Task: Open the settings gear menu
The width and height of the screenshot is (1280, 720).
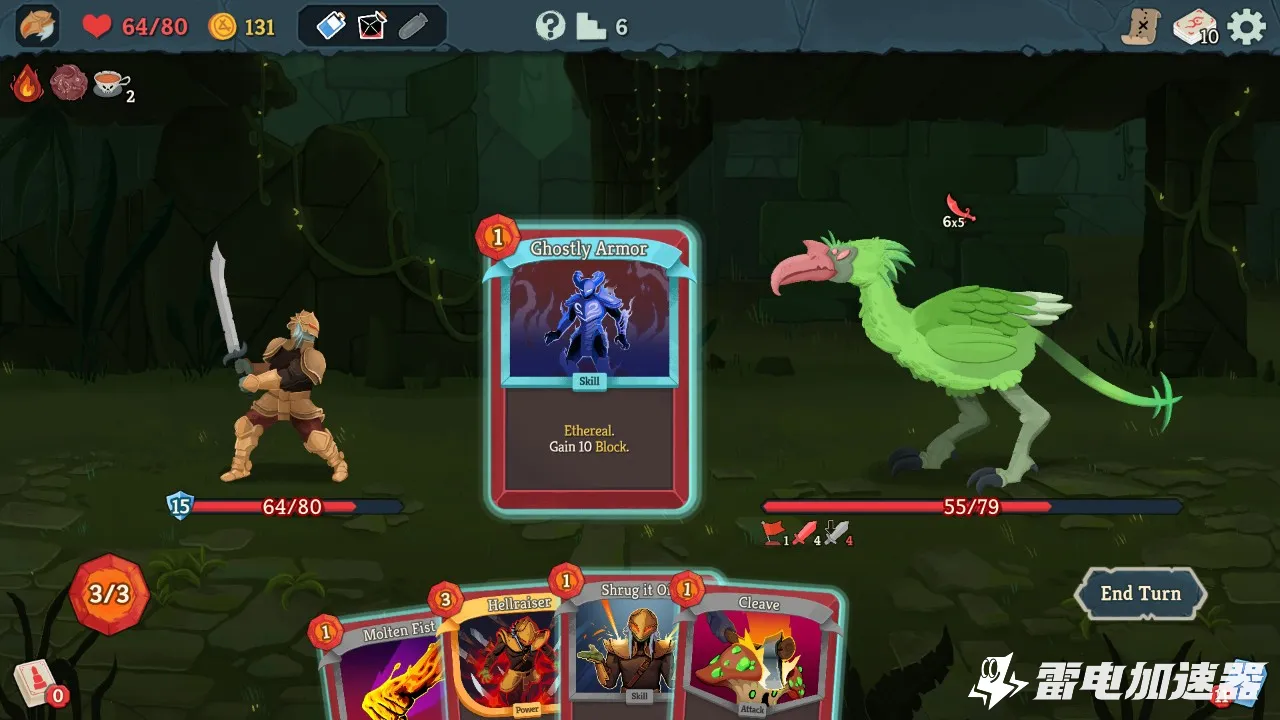Action: click(1247, 27)
